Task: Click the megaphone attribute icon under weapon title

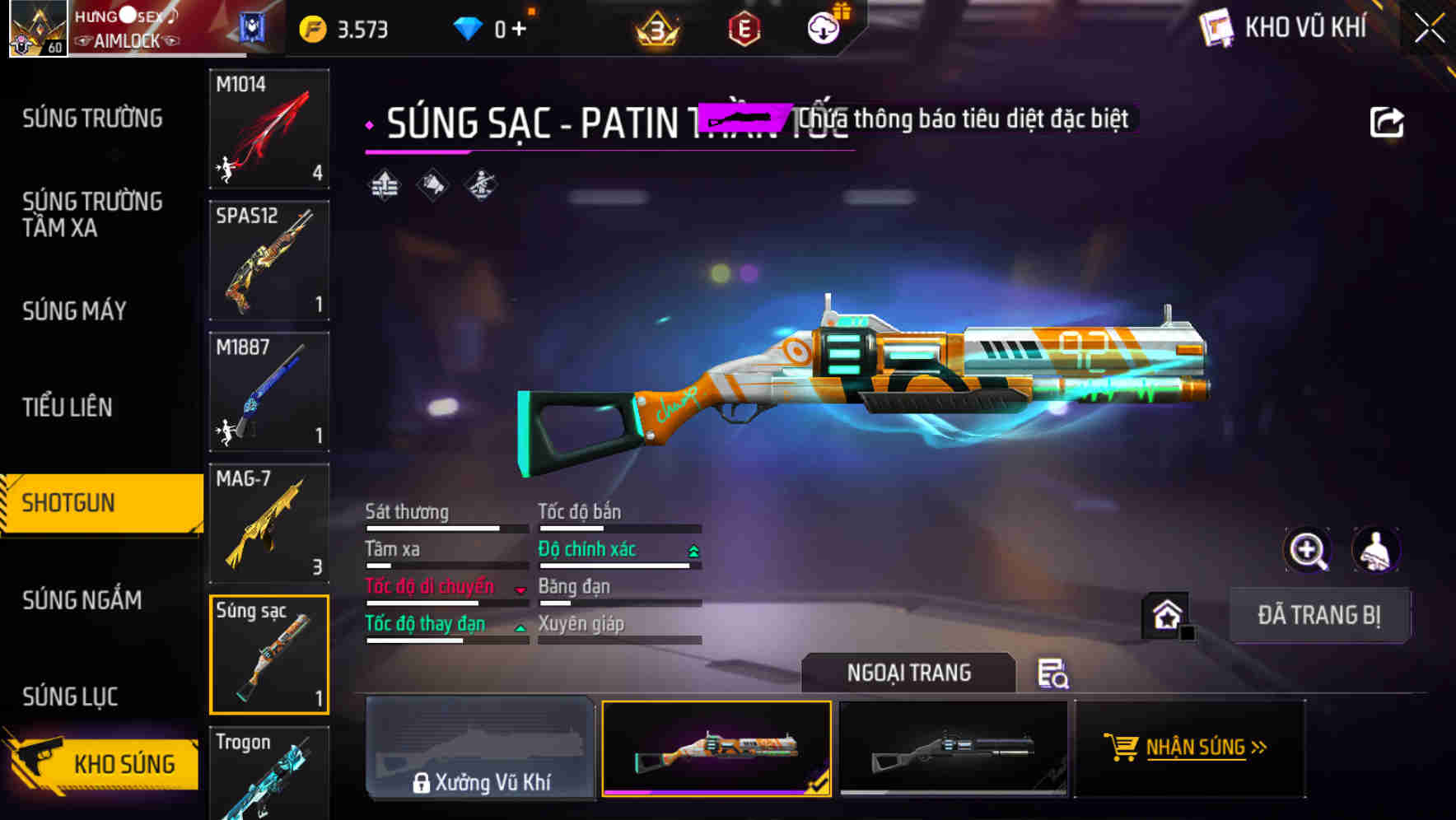Action: click(432, 184)
